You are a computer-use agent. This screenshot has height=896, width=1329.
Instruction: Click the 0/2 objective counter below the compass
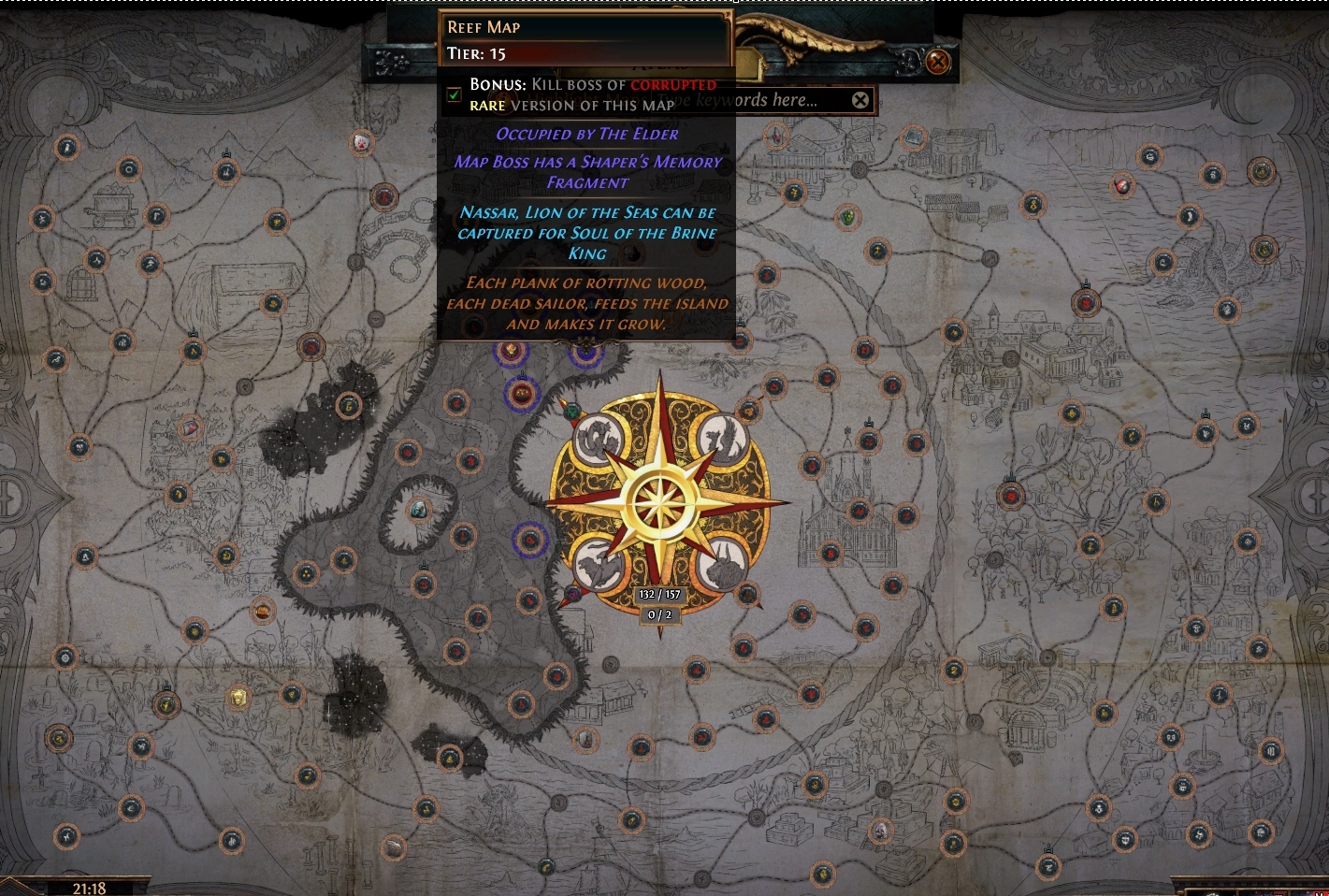pyautogui.click(x=660, y=614)
